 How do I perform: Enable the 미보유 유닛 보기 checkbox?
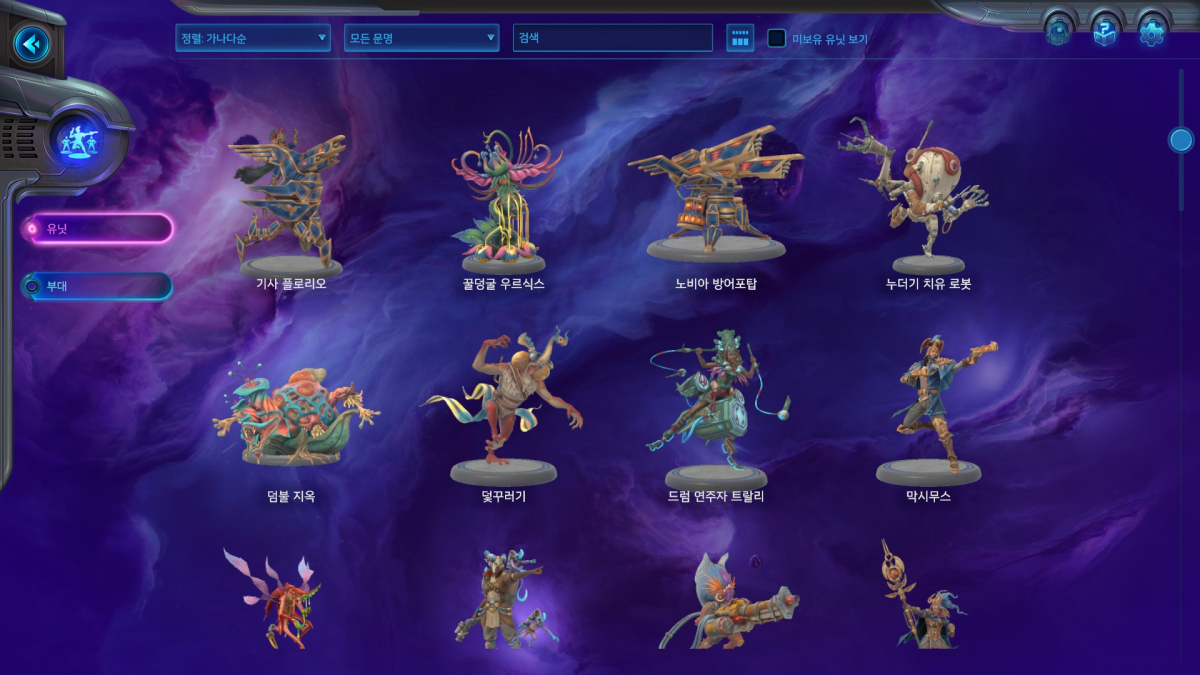pyautogui.click(x=776, y=39)
